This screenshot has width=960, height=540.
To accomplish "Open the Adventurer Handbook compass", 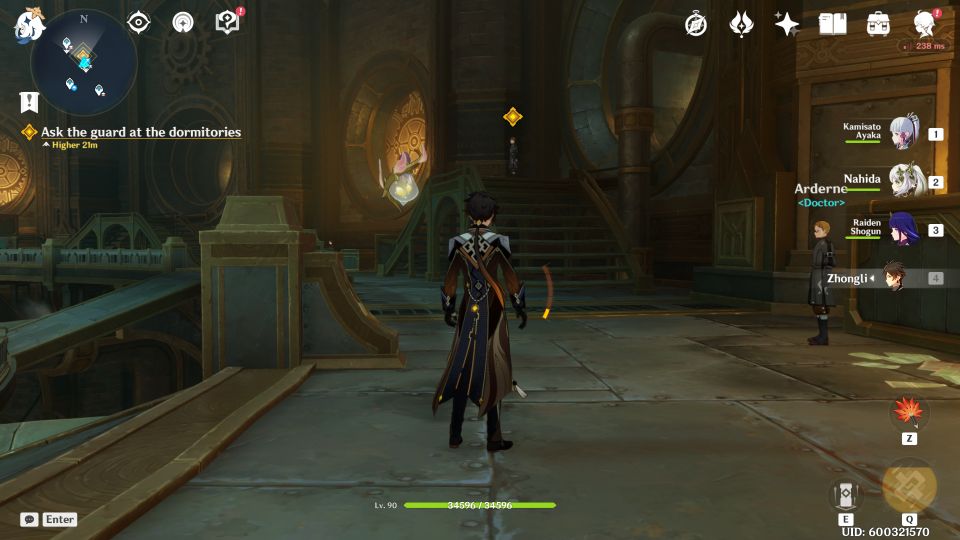I will pyautogui.click(x=696, y=24).
